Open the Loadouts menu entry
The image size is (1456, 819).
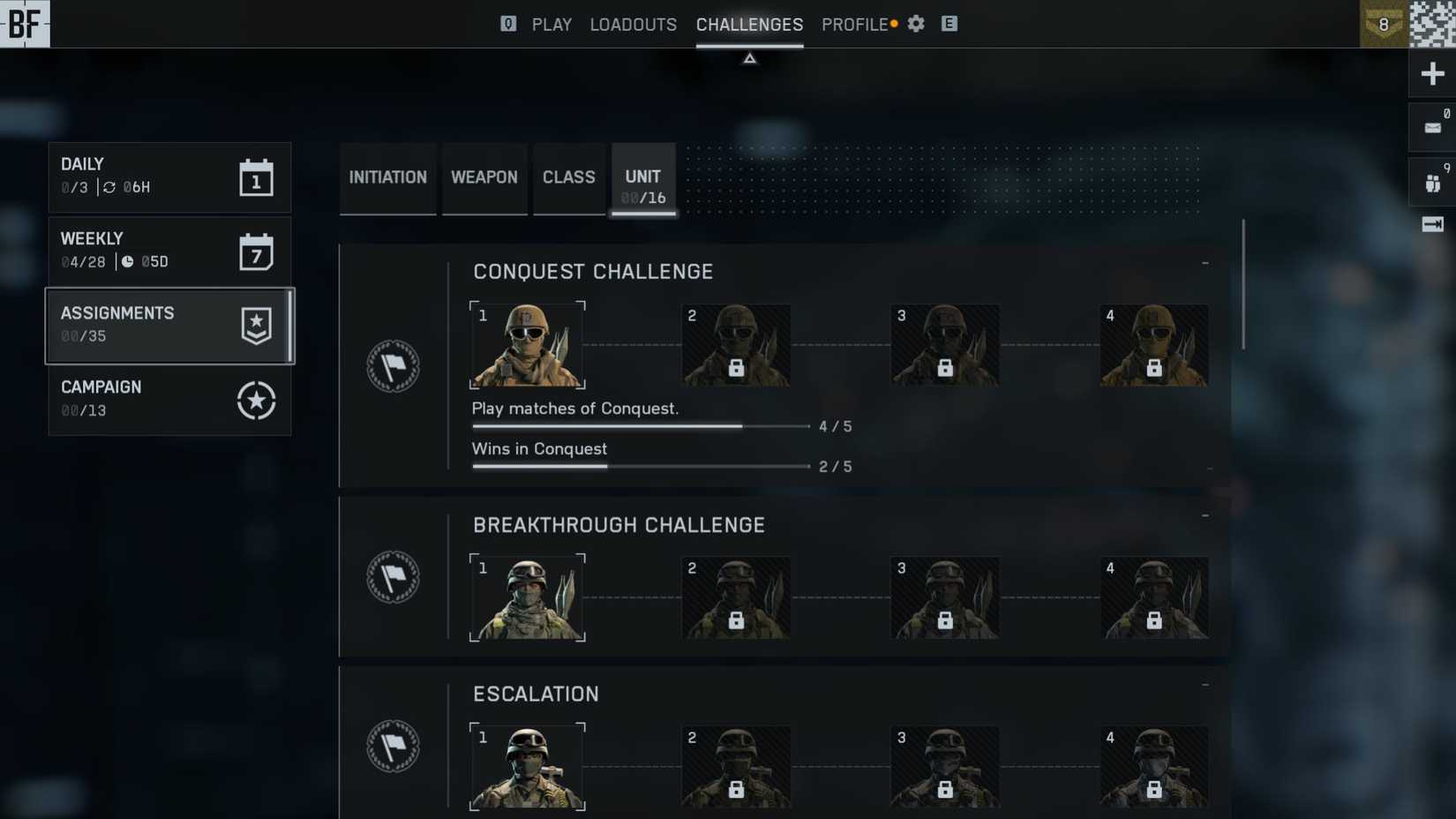[633, 24]
